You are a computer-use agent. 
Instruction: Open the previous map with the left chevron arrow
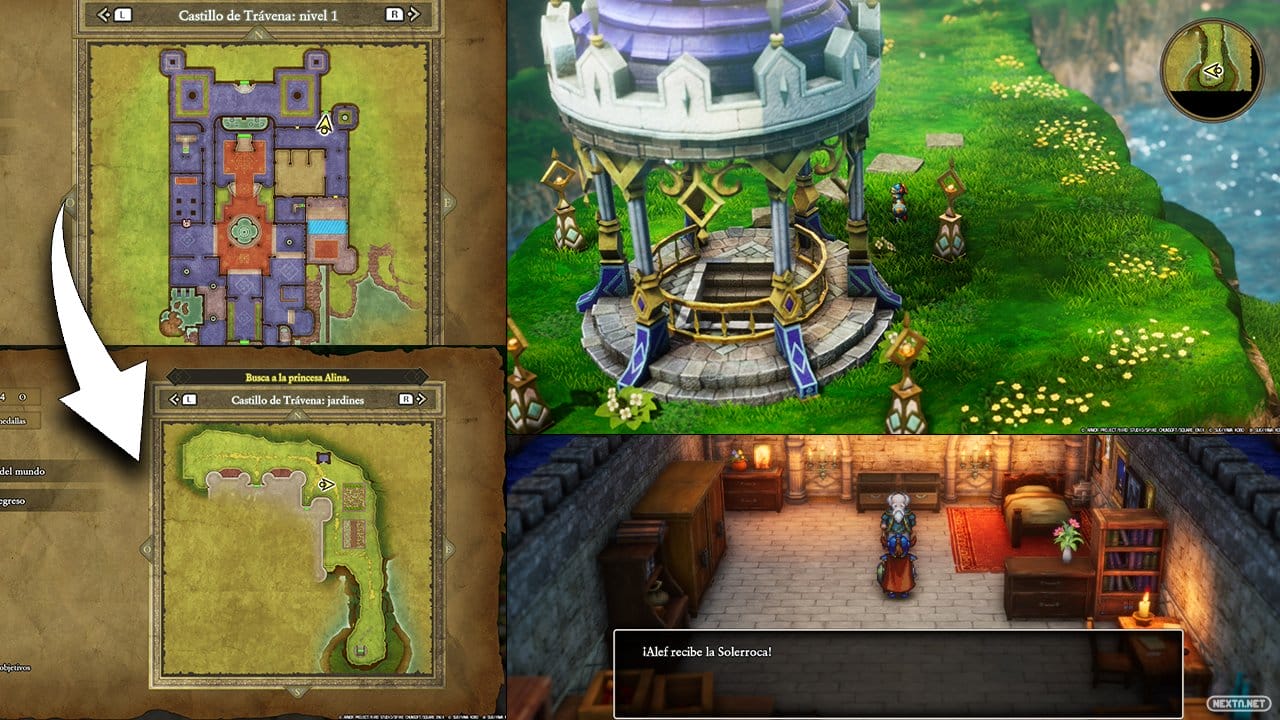[103, 15]
